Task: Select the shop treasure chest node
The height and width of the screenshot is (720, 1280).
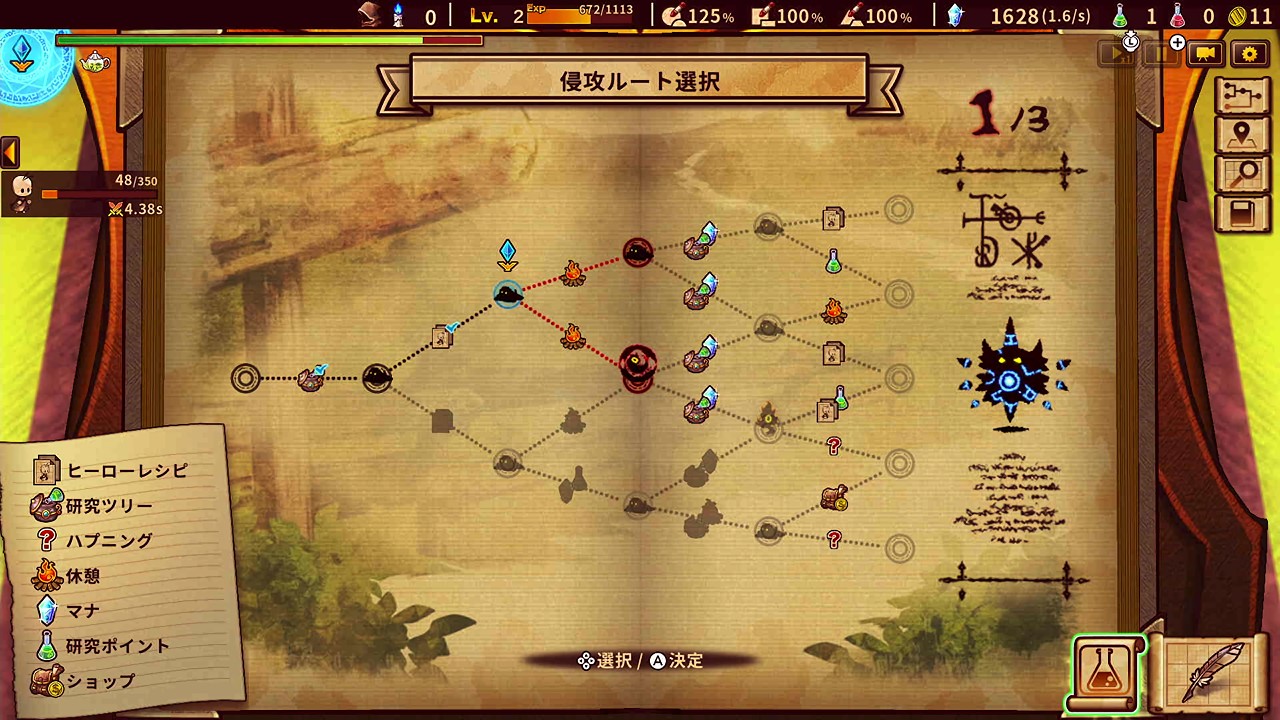Action: click(834, 498)
